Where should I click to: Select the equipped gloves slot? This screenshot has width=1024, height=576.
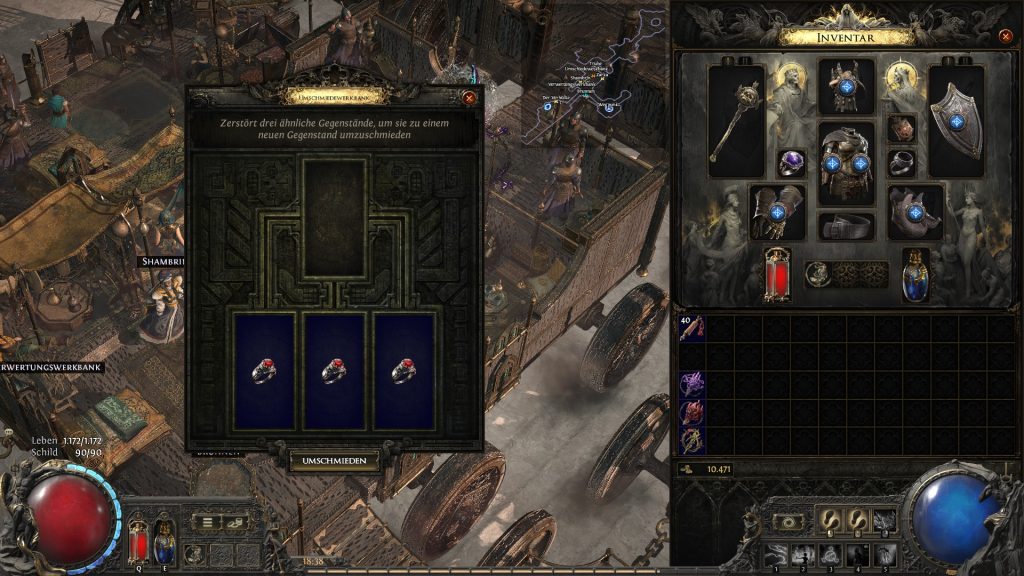click(x=777, y=211)
